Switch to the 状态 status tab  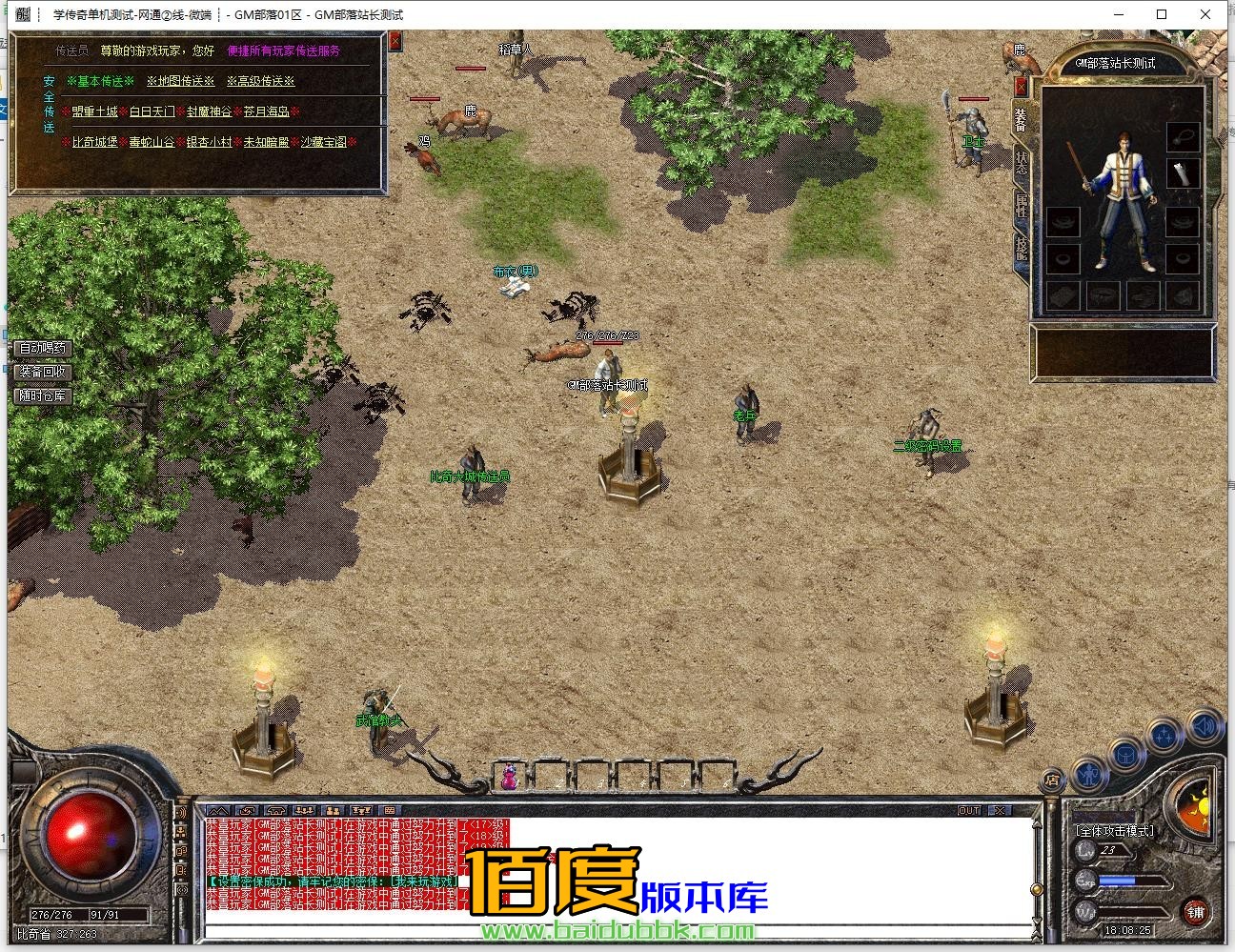(x=1021, y=162)
